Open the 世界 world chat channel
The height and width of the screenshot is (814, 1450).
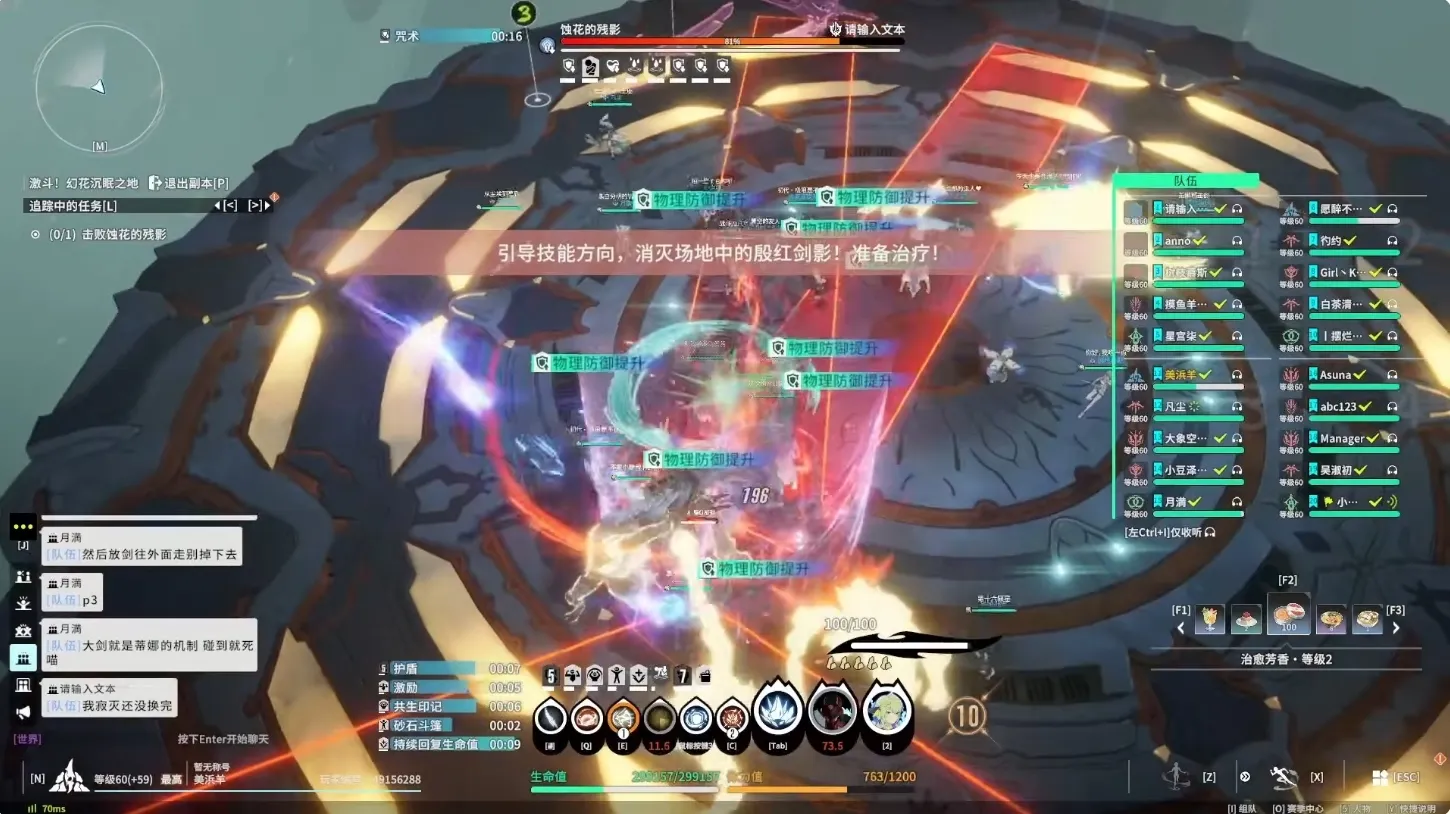(27, 739)
